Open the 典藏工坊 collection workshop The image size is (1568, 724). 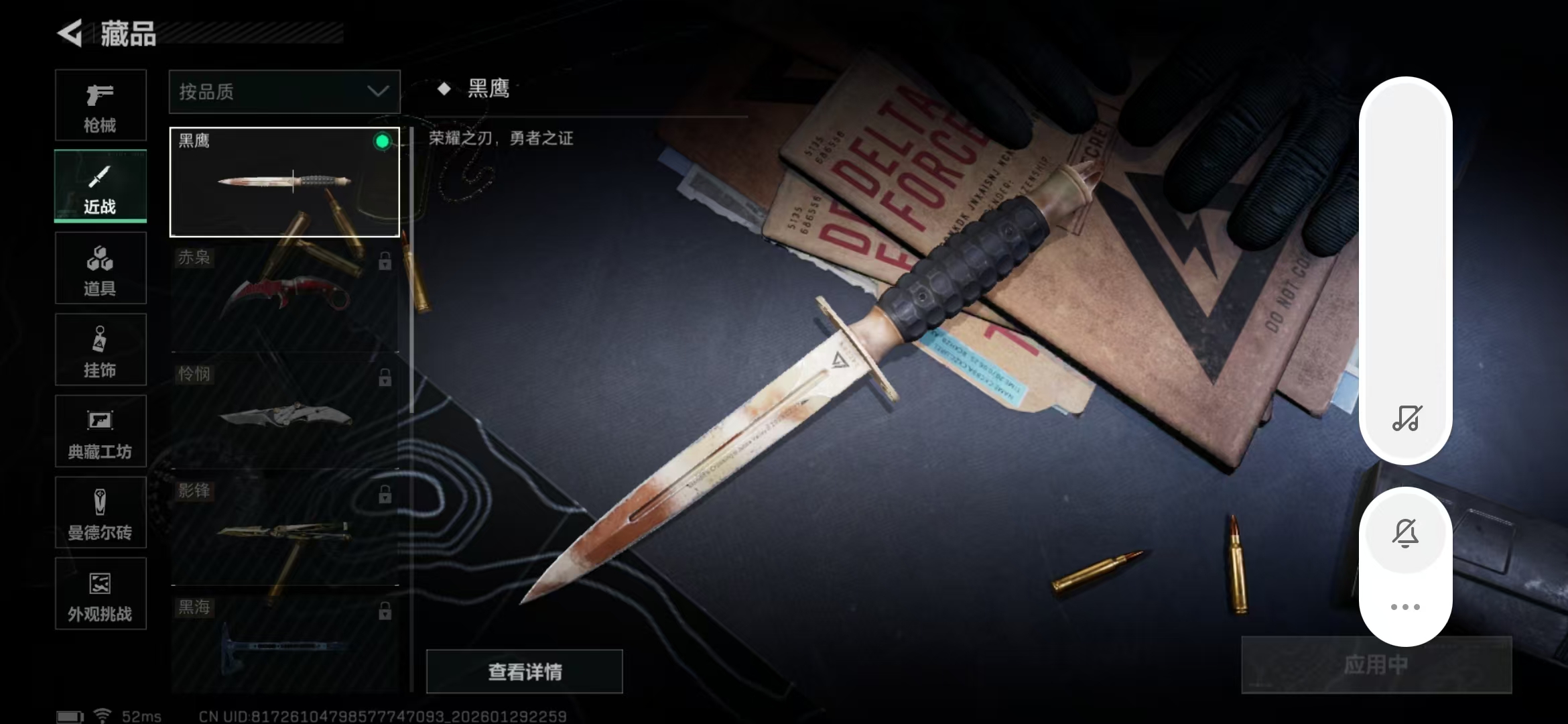point(101,431)
